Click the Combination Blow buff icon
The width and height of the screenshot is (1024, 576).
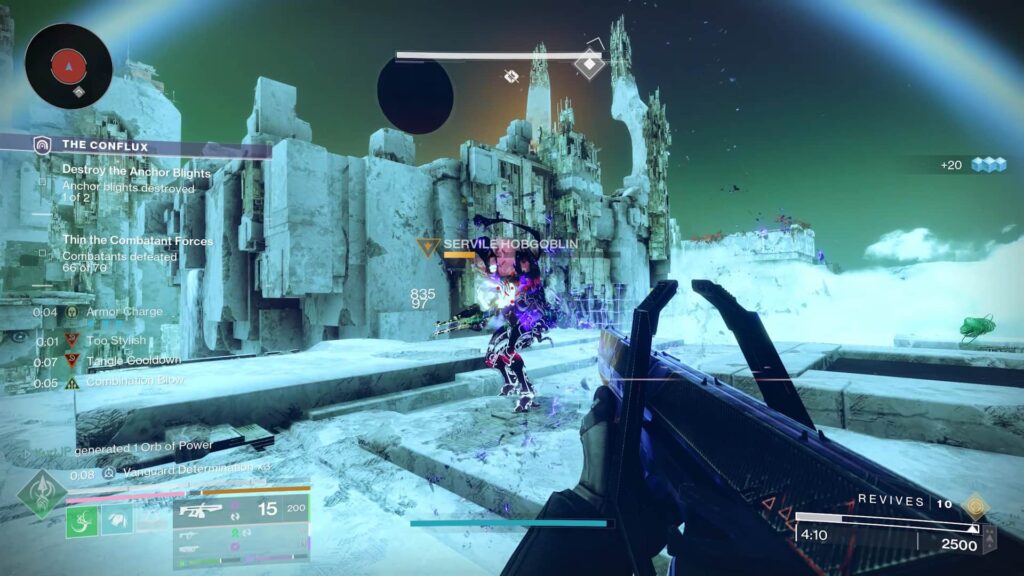(x=72, y=382)
